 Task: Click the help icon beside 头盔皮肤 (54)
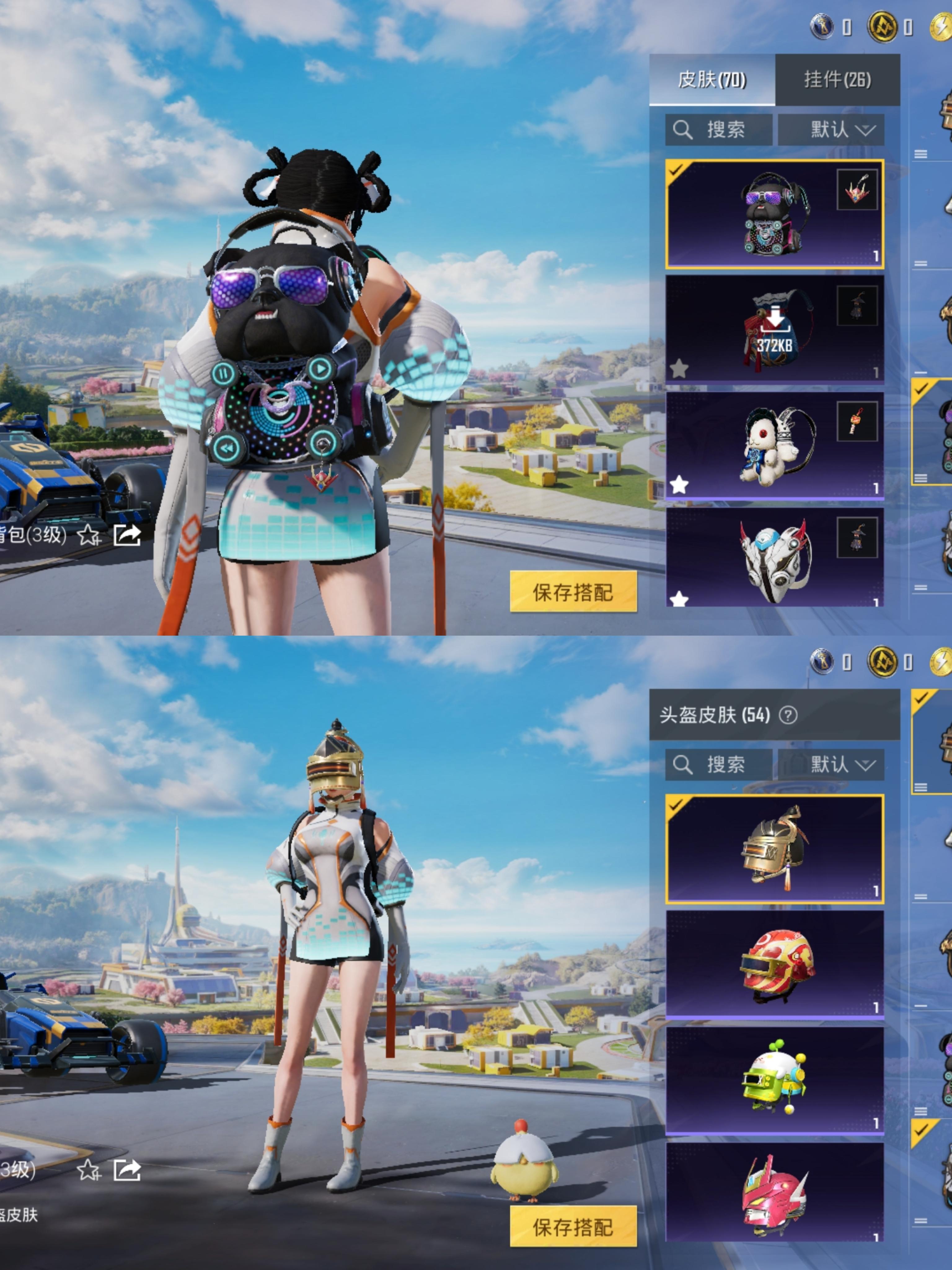click(788, 715)
